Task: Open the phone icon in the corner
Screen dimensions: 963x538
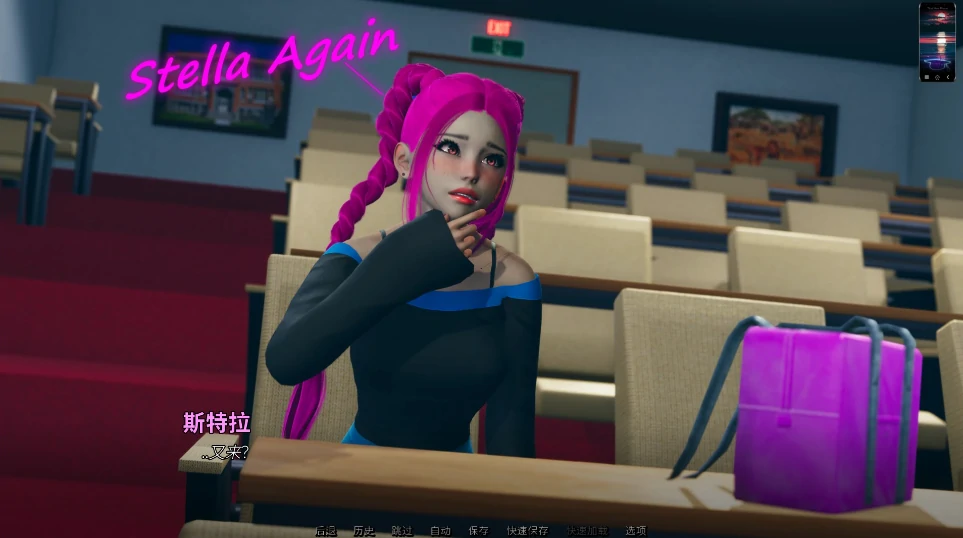Action: (x=937, y=41)
